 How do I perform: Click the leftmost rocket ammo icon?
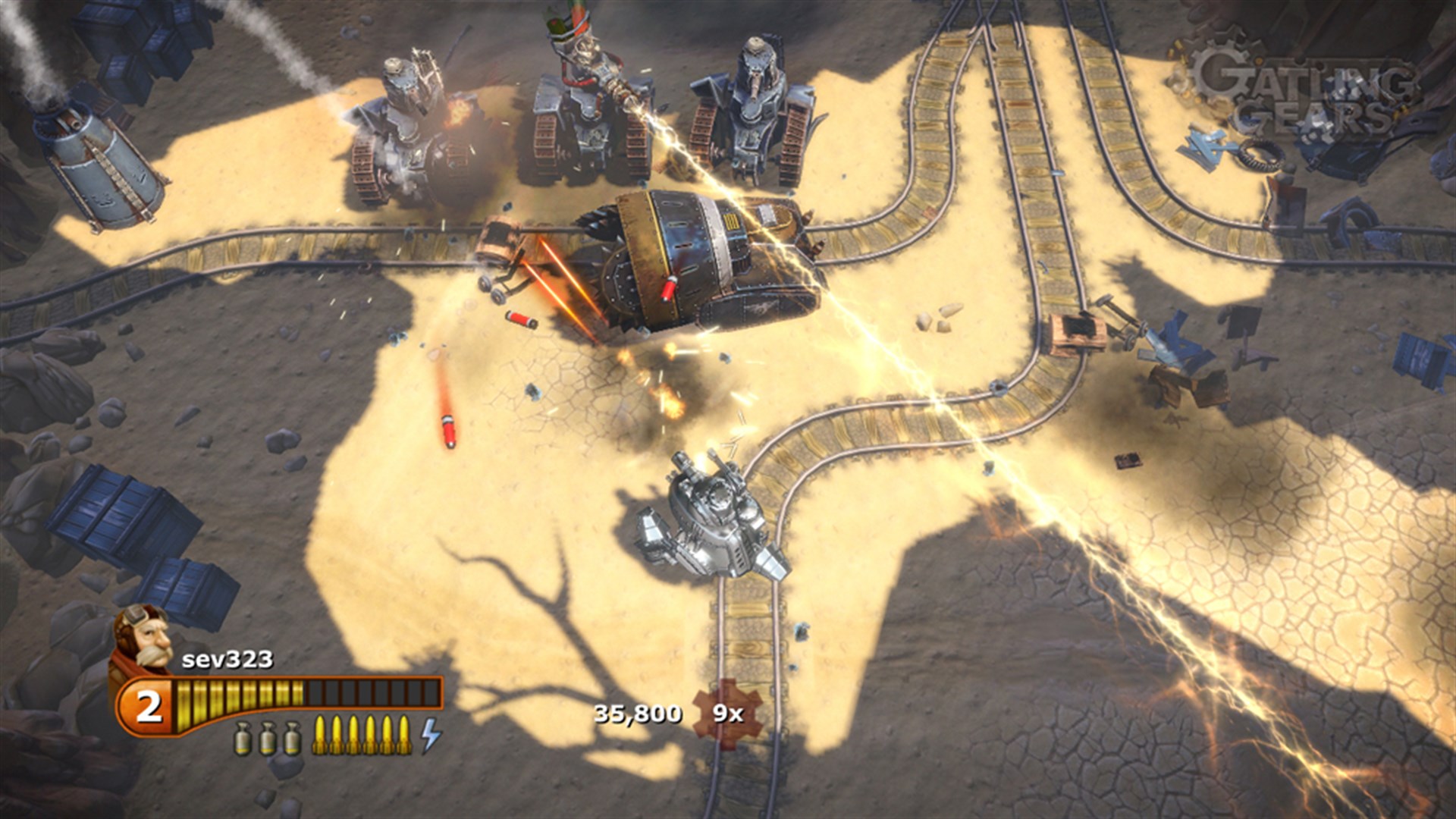(321, 736)
